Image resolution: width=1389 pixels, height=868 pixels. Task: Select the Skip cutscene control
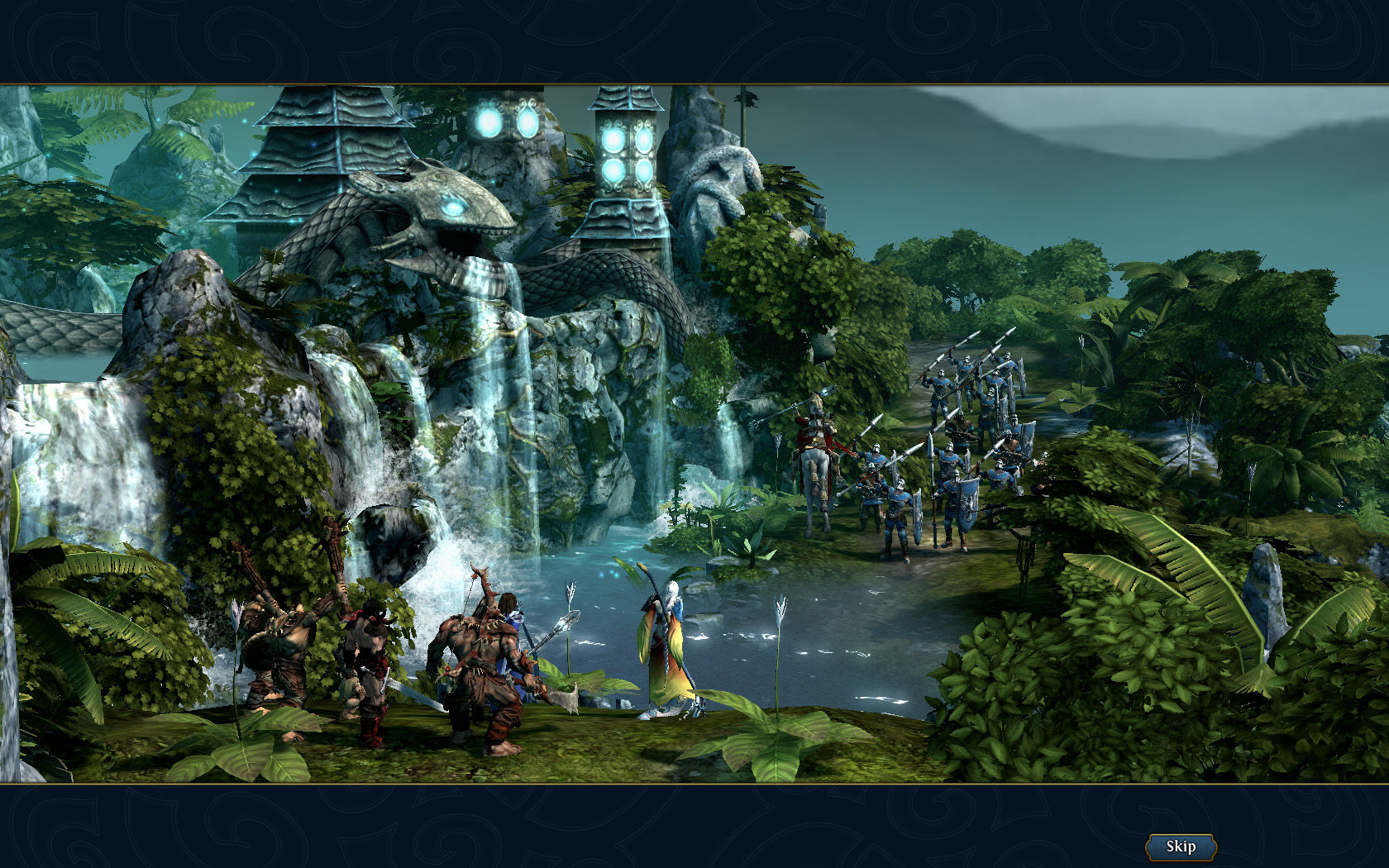coord(1180,846)
